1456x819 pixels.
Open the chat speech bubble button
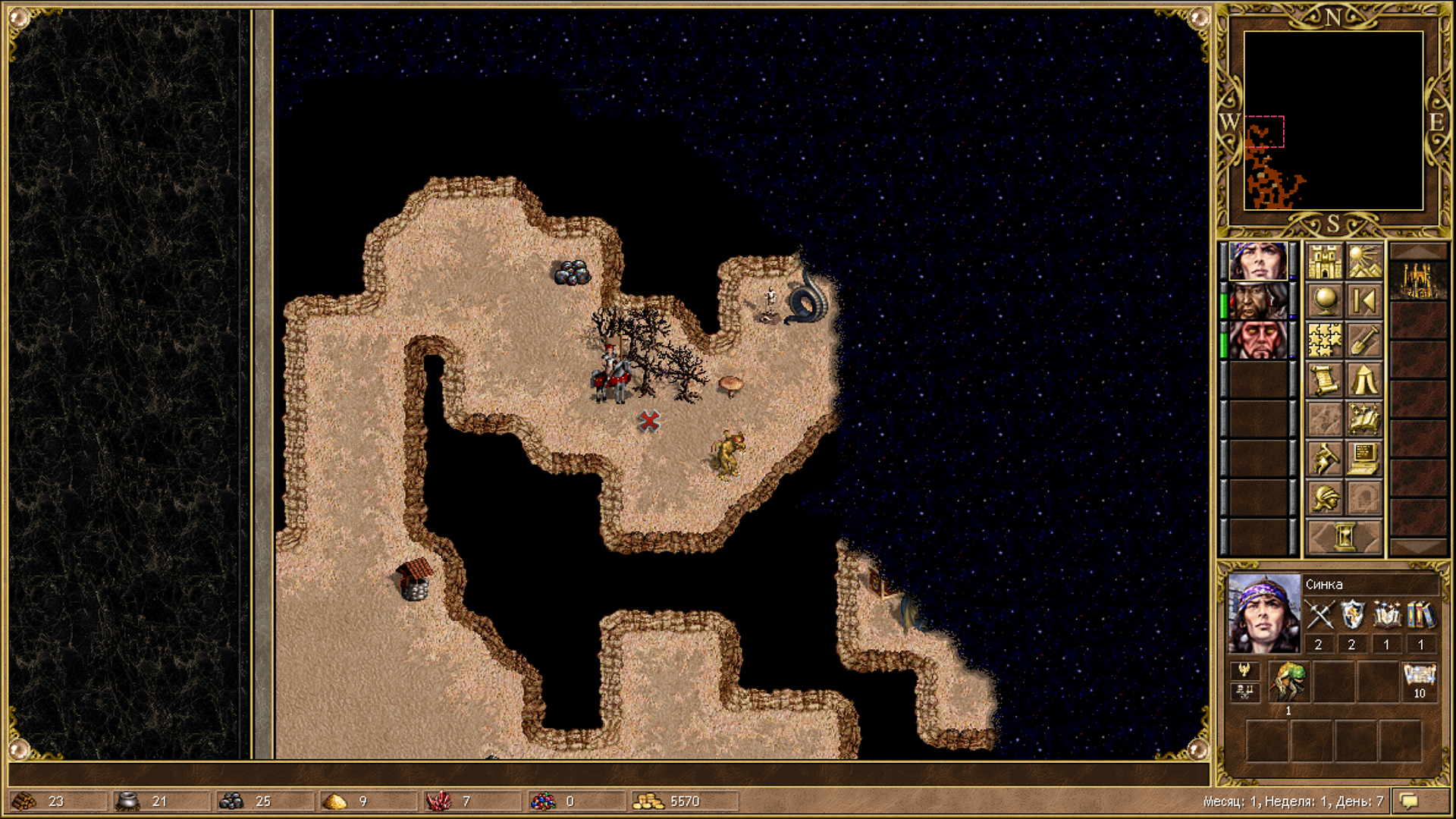(x=1410, y=801)
